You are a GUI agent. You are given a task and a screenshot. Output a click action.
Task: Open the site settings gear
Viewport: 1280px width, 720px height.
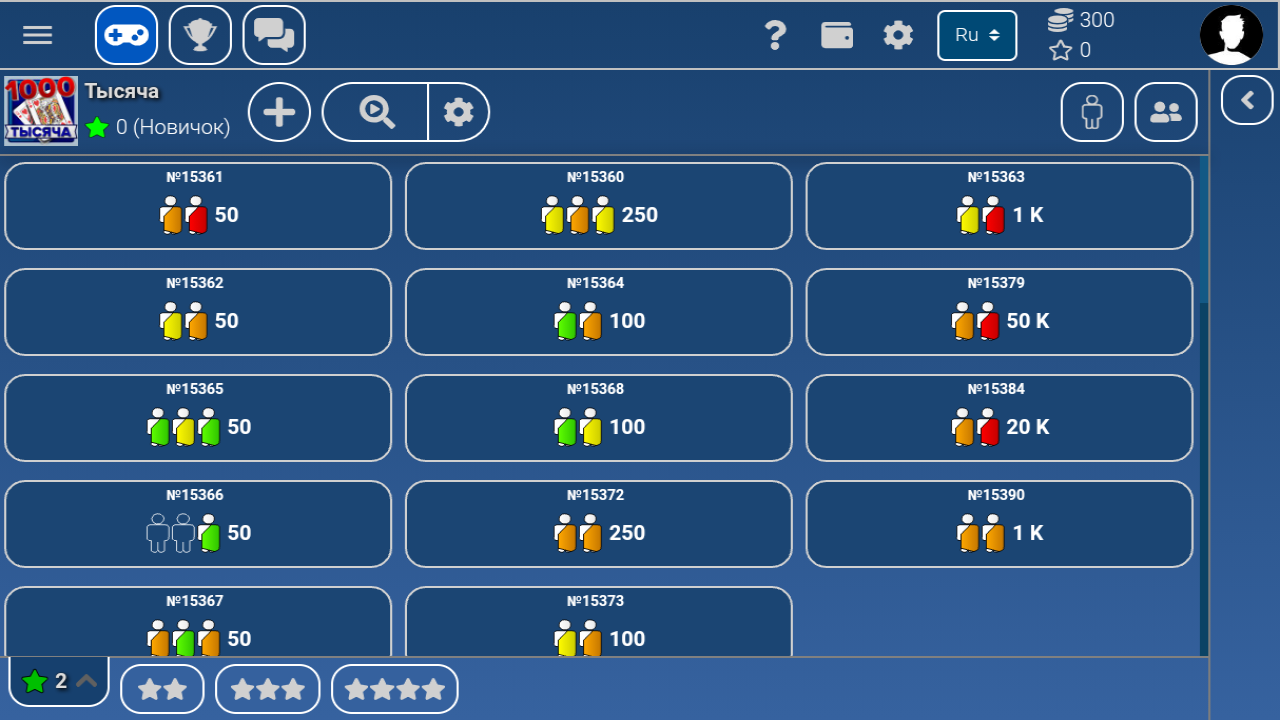[897, 34]
